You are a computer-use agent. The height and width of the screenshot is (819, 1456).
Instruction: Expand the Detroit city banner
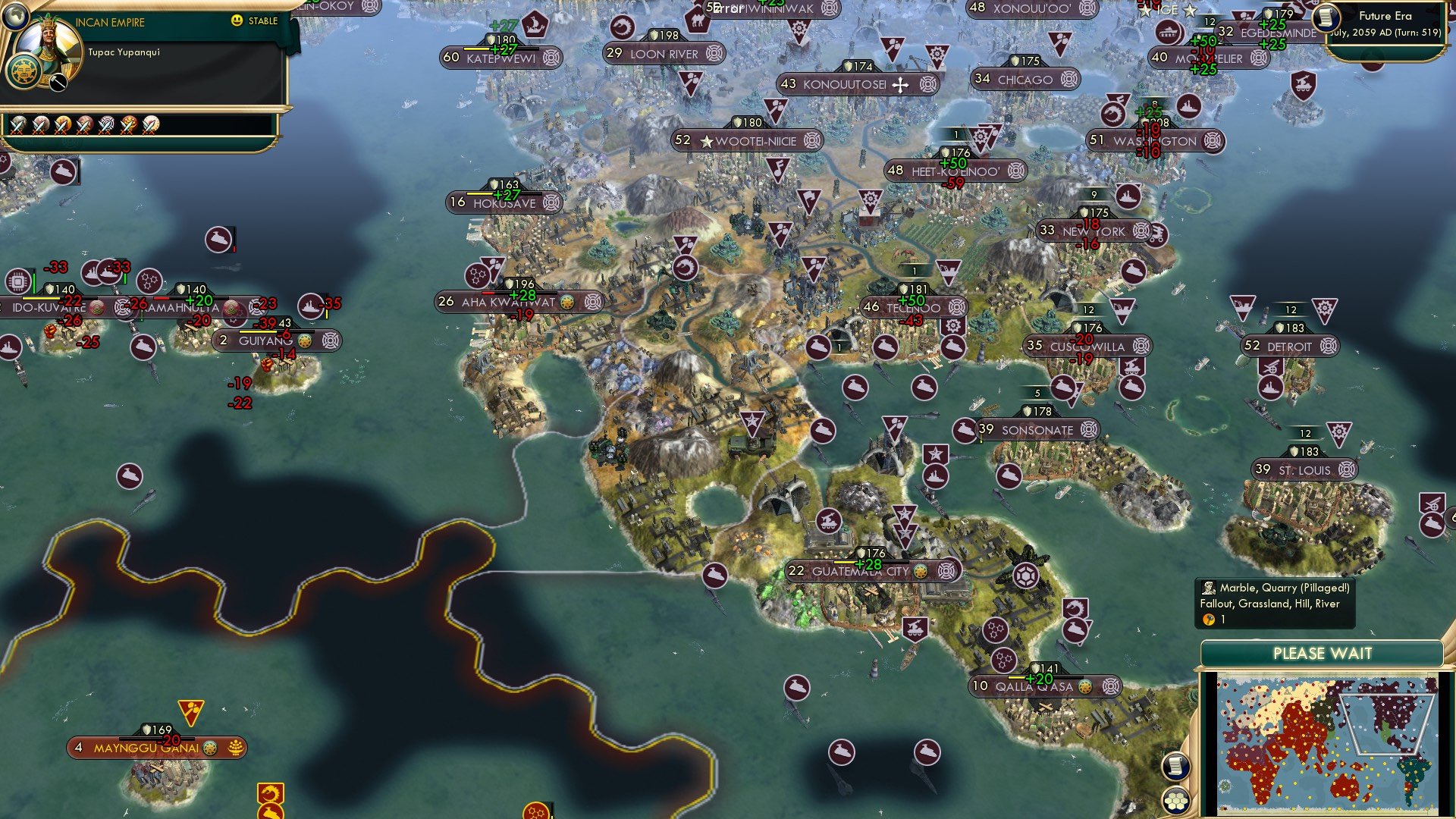[1289, 346]
